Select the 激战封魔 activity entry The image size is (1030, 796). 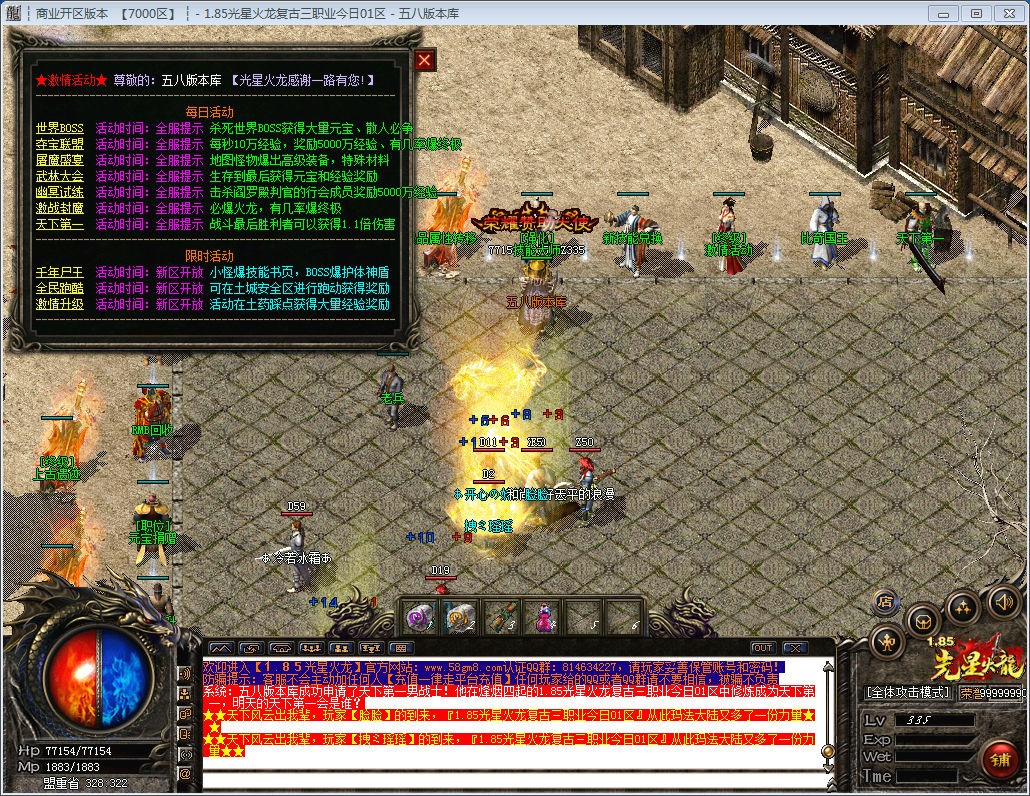[x=60, y=208]
